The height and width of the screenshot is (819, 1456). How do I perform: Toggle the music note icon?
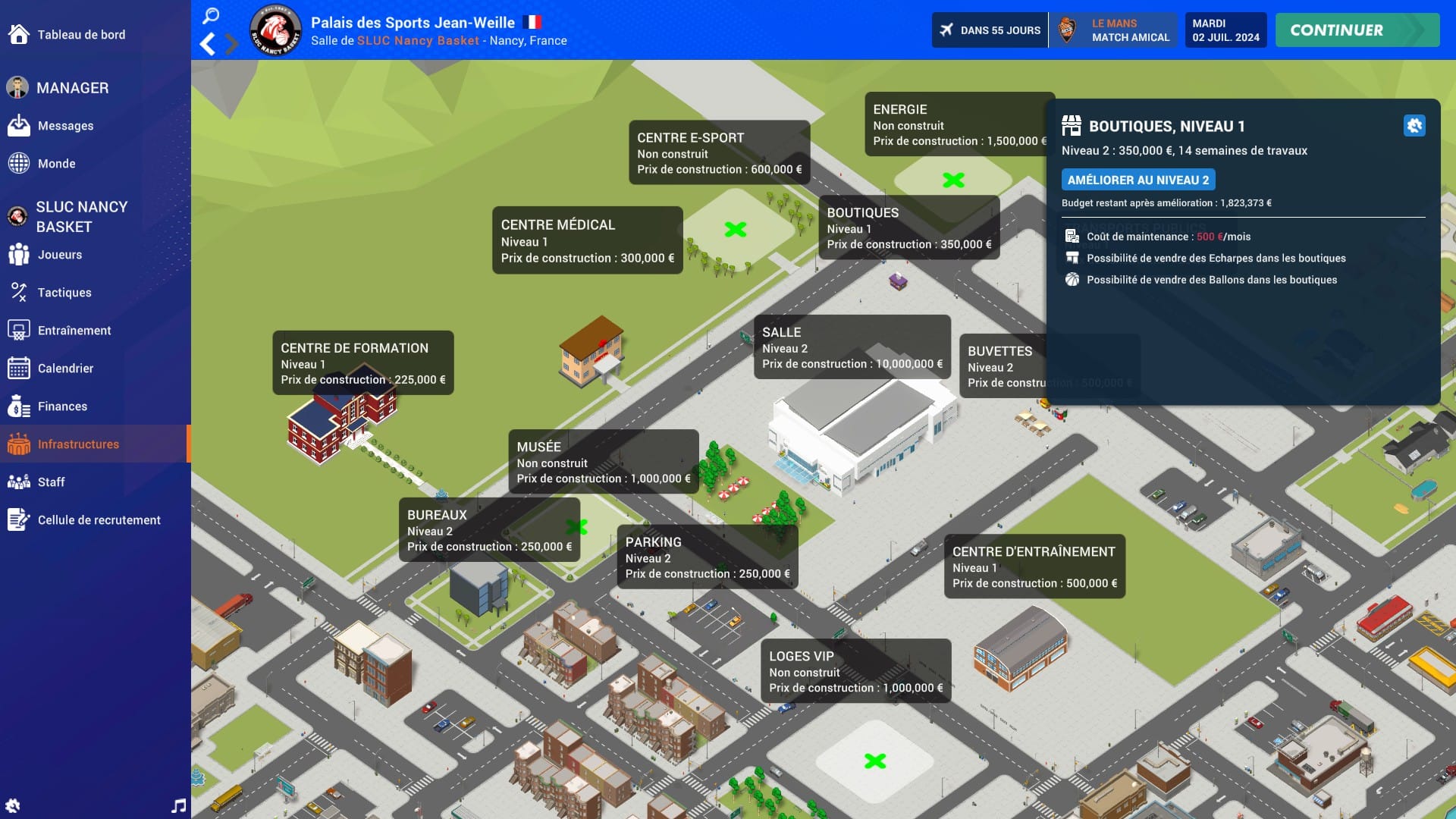click(178, 805)
